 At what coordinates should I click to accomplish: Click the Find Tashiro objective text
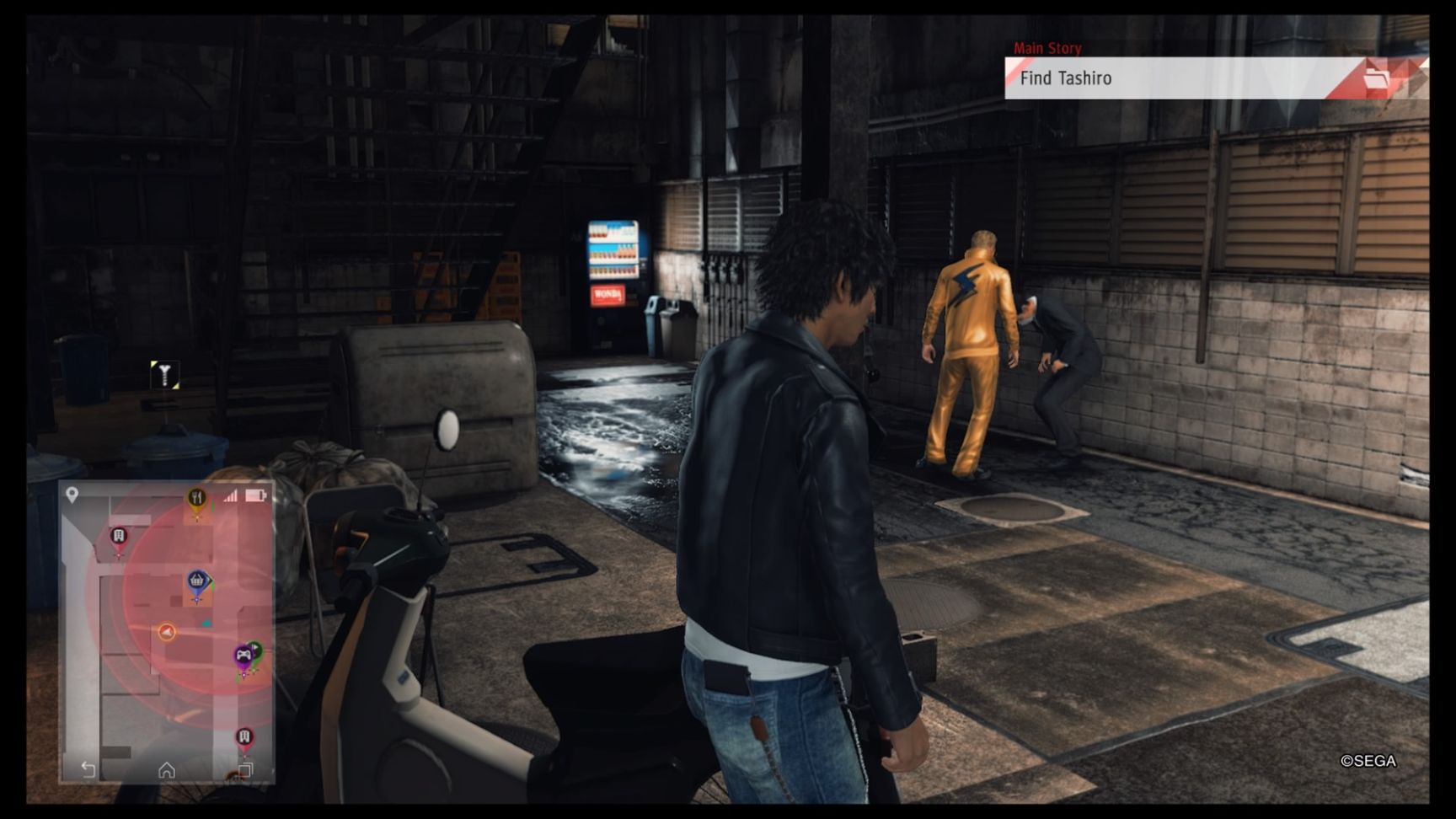(1067, 78)
